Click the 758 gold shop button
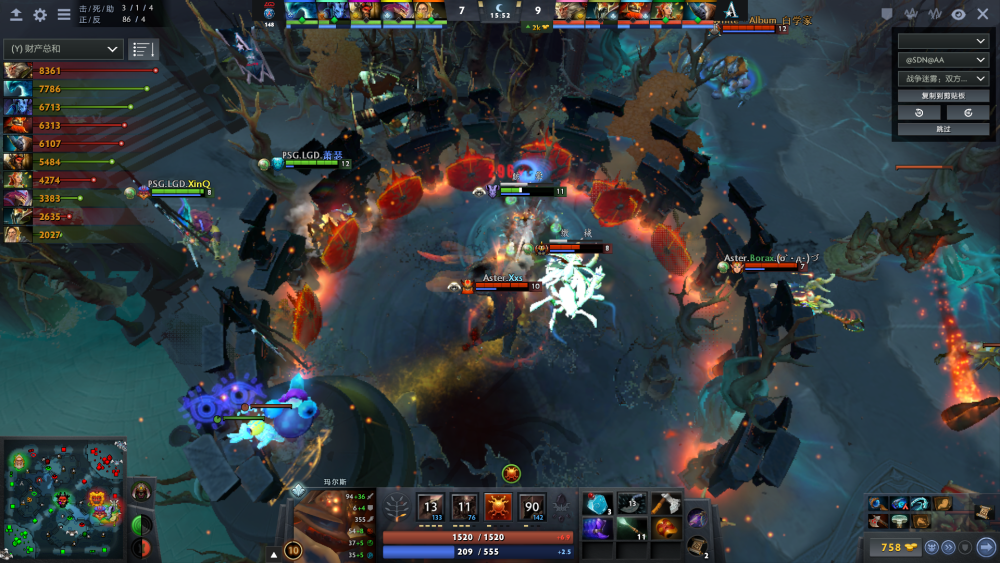This screenshot has width=1000, height=563. 892,547
